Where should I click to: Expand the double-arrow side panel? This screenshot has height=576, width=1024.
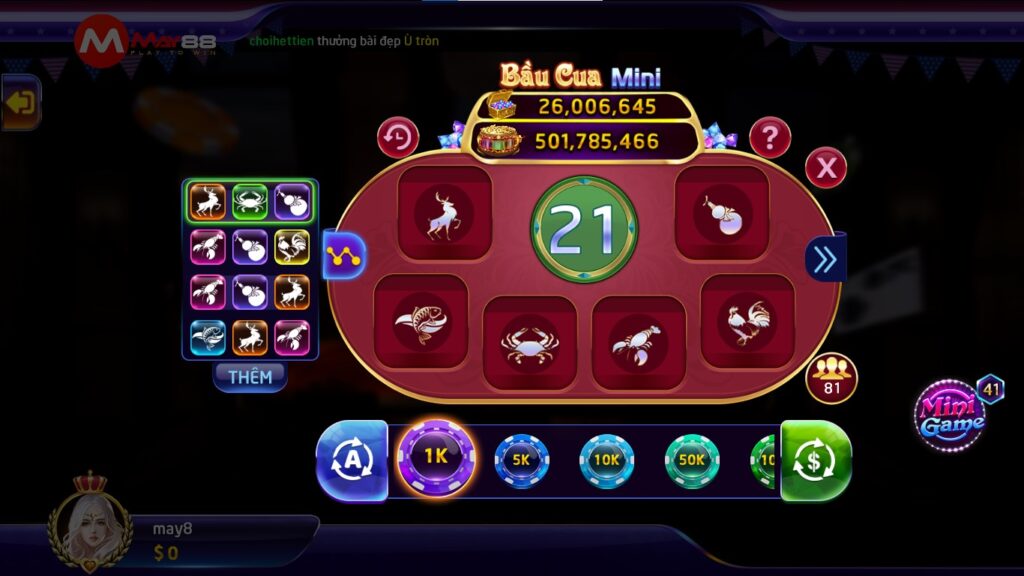click(825, 258)
